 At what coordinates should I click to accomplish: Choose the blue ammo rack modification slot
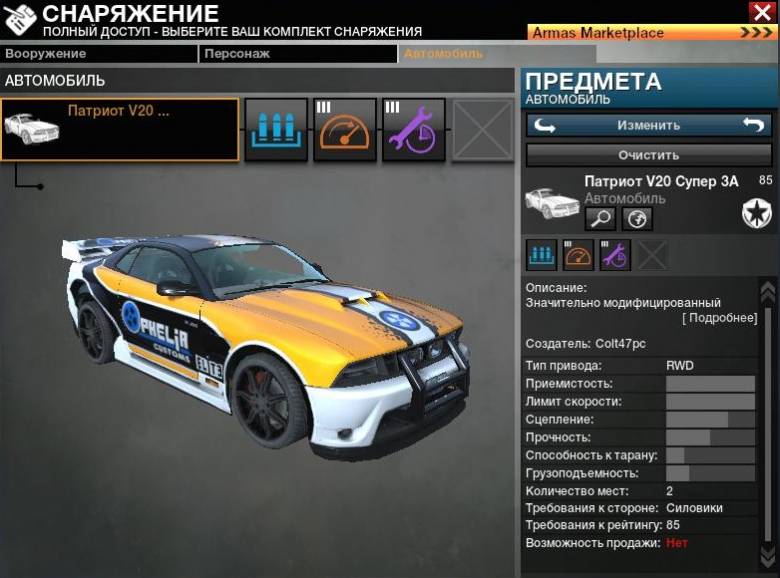[x=275, y=129]
